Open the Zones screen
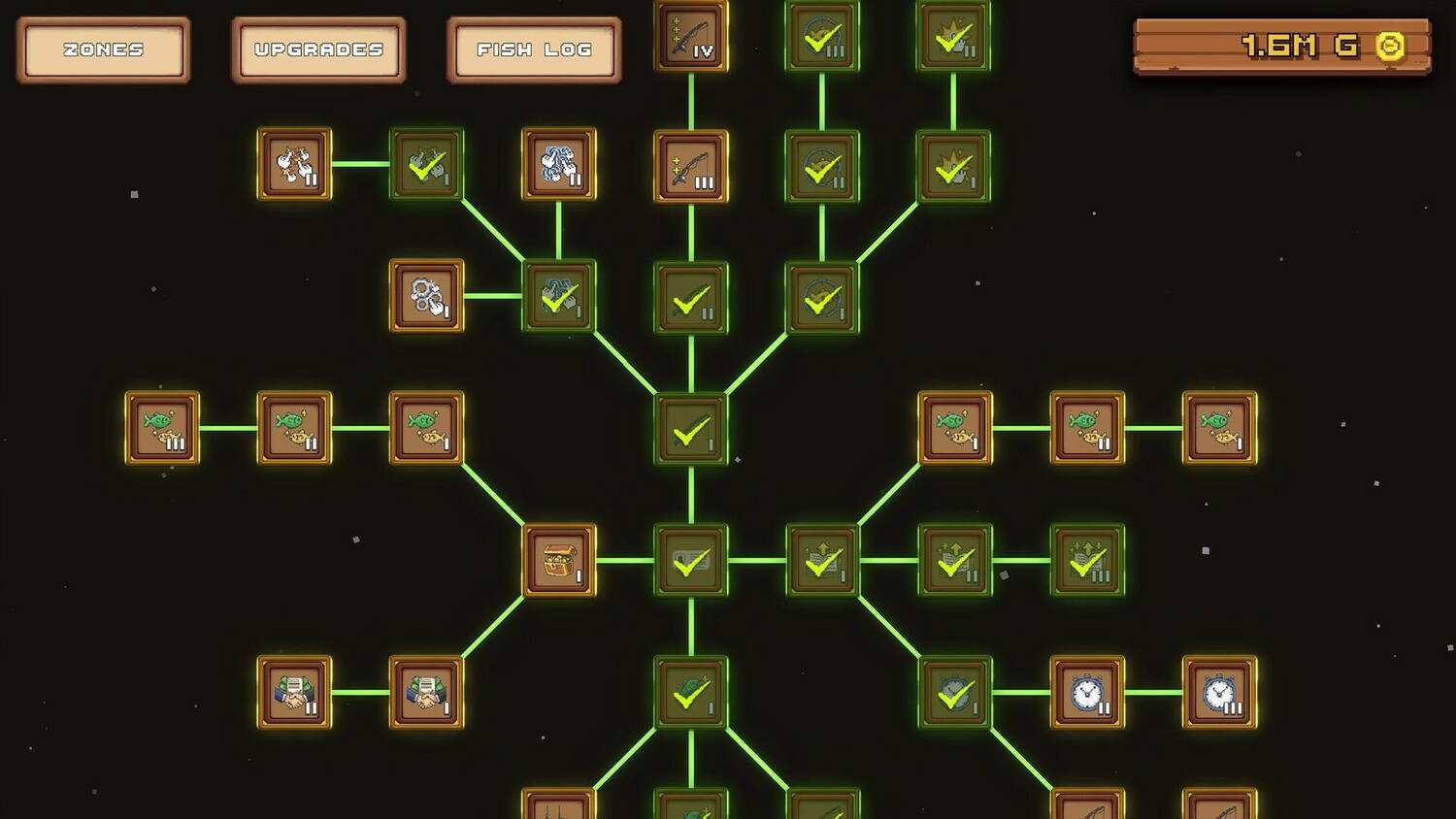 tap(103, 49)
